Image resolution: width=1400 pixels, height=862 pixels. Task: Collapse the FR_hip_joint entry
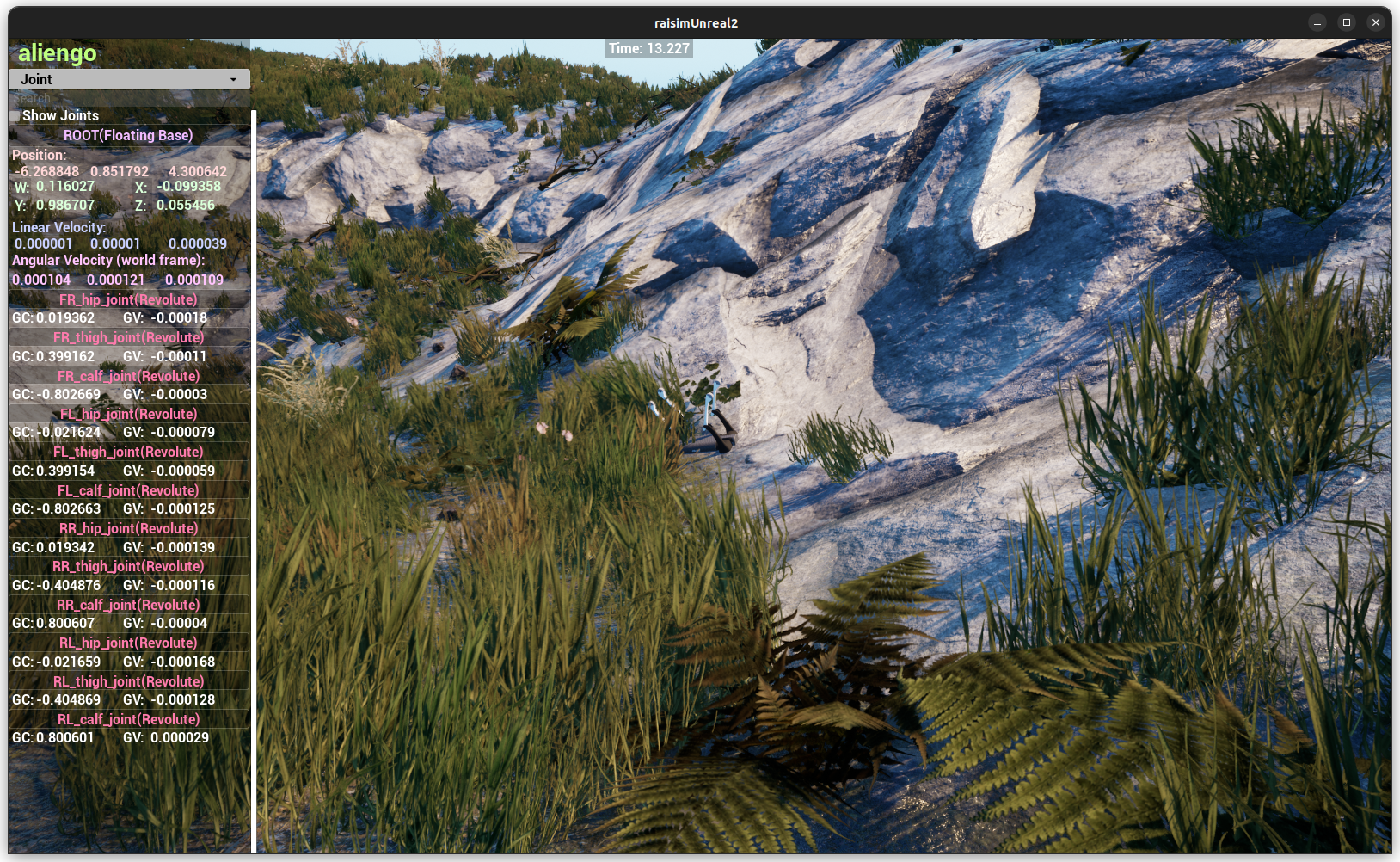click(127, 299)
